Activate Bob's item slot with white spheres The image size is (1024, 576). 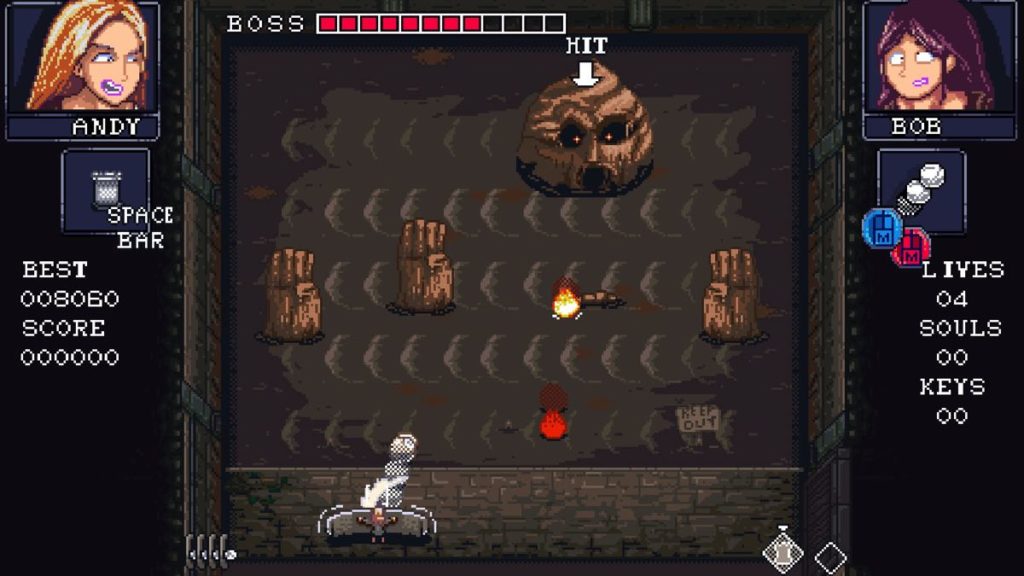(921, 190)
